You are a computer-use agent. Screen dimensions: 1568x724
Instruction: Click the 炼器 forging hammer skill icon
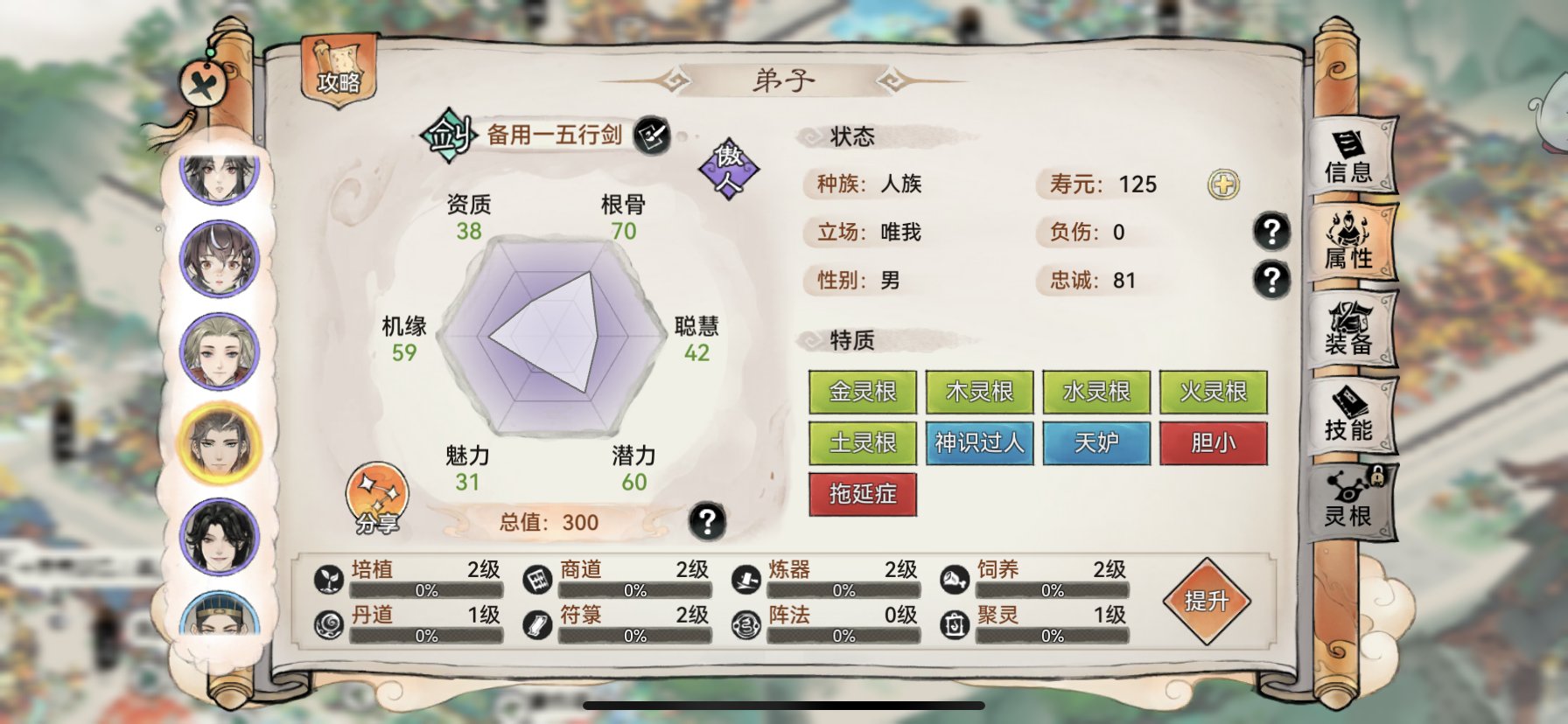745,579
